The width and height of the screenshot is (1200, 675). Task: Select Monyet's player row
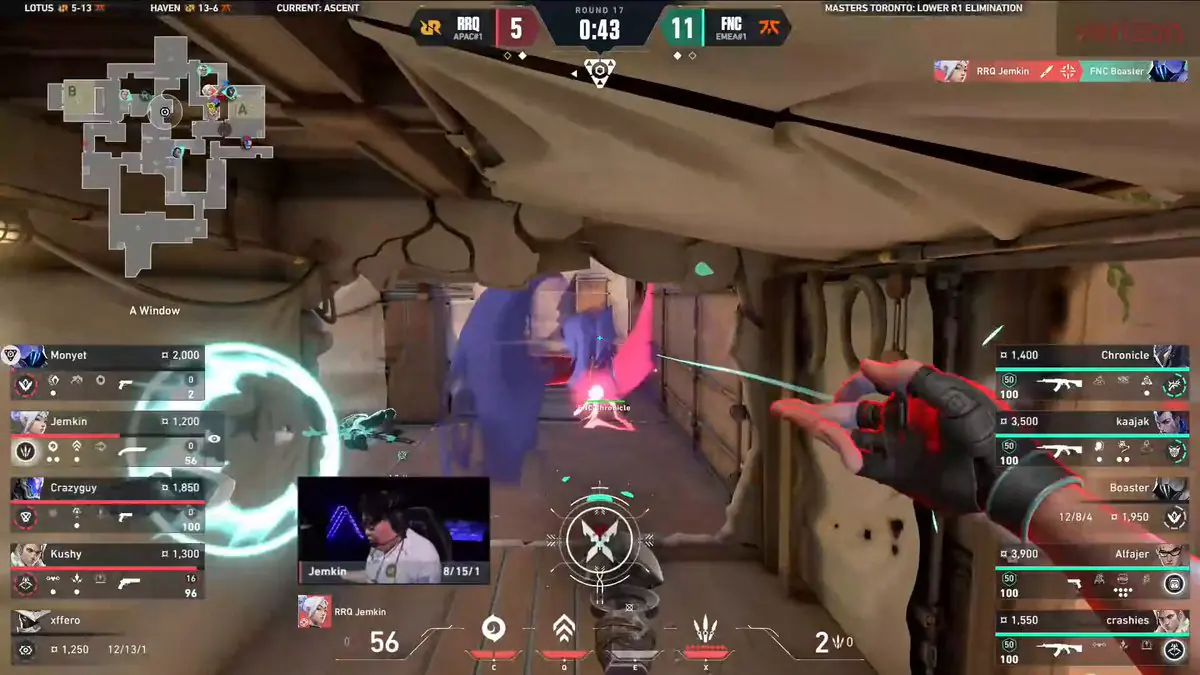[108, 372]
